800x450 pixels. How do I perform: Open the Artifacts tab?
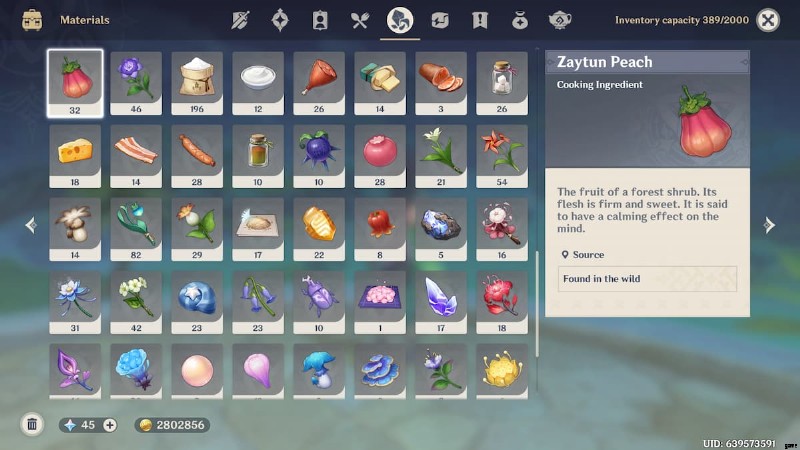pos(280,20)
